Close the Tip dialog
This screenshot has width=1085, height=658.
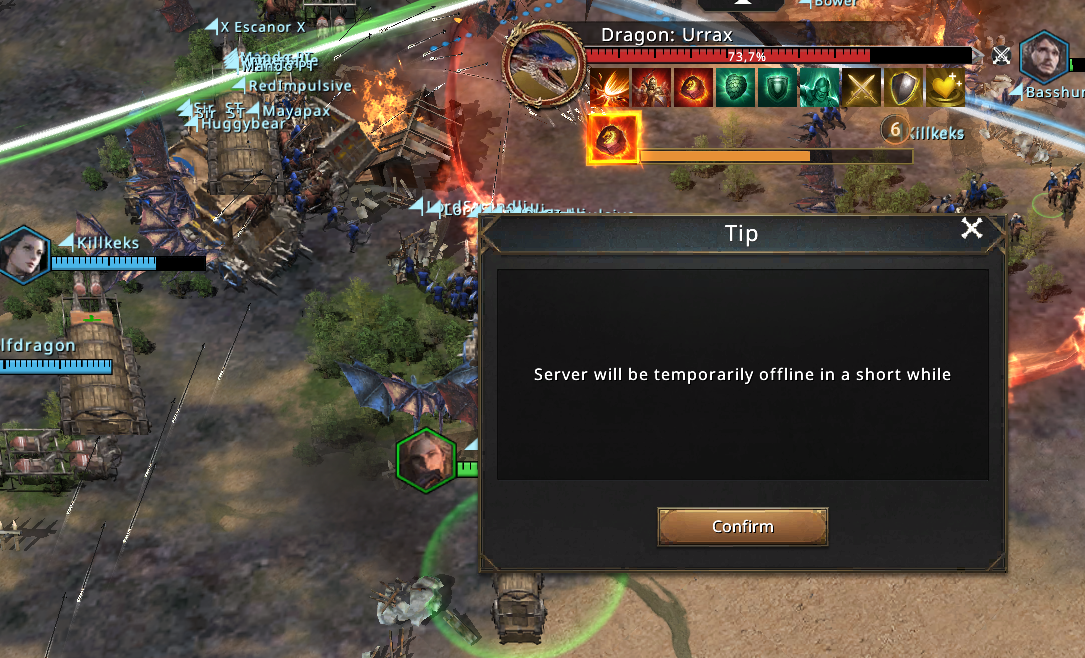971,229
